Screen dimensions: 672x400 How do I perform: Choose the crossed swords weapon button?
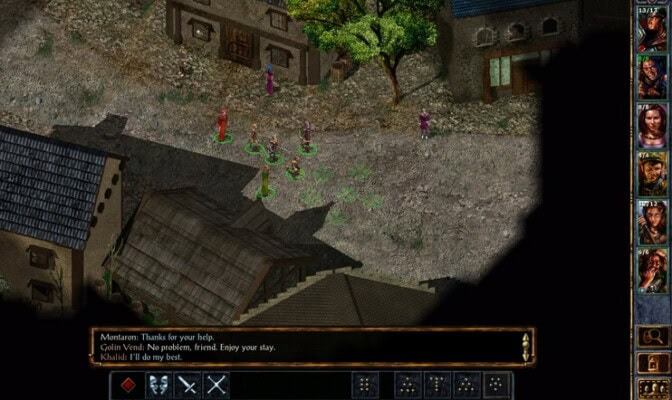click(217, 384)
